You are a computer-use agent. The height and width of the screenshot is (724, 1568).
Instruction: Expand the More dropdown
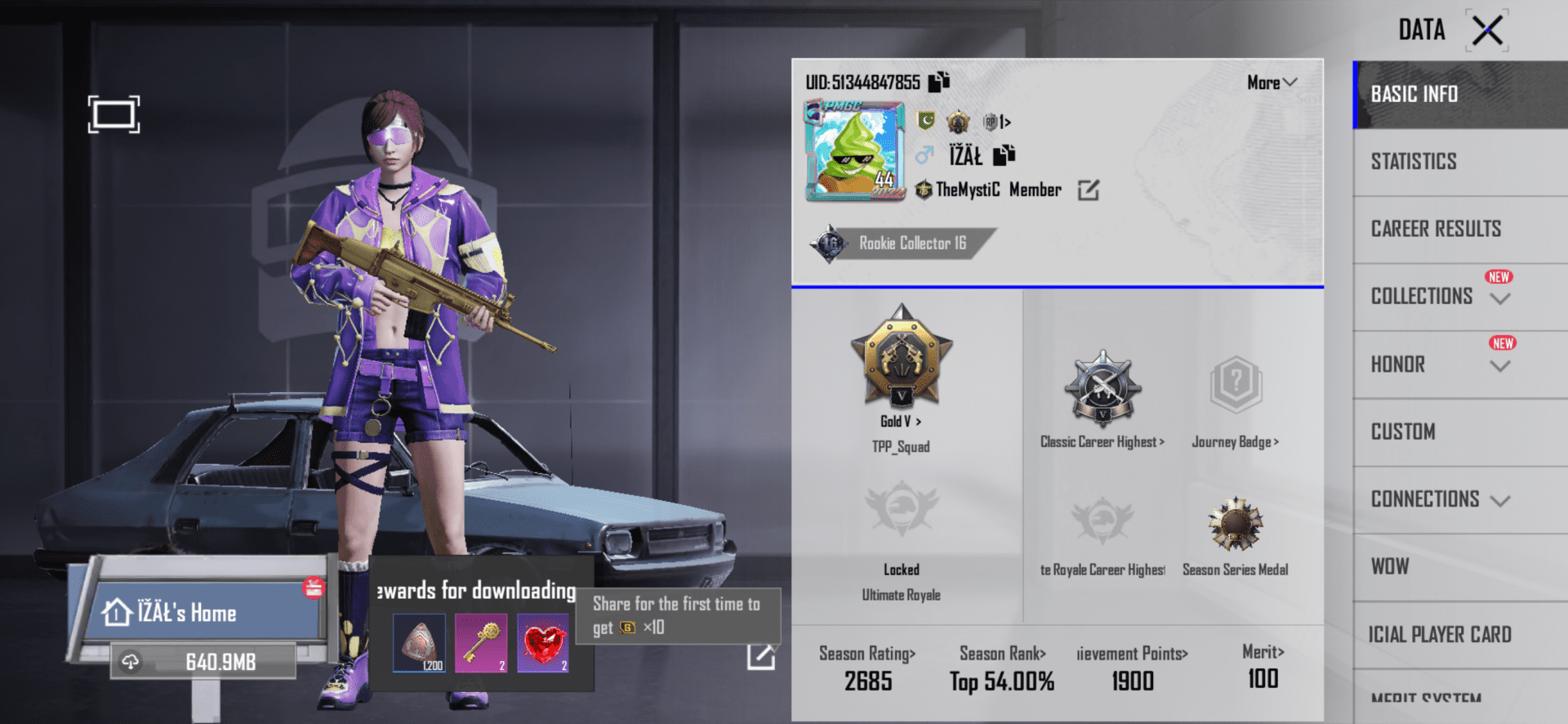point(1271,82)
